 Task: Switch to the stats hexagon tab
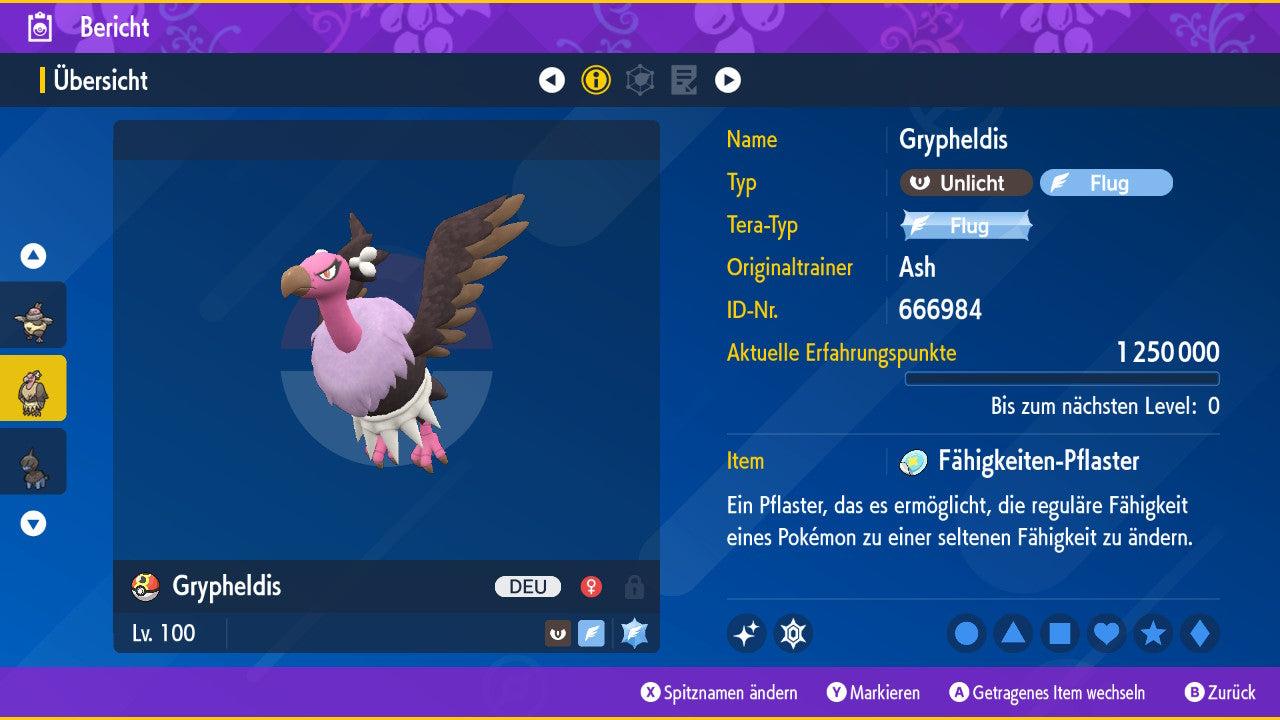[x=640, y=80]
